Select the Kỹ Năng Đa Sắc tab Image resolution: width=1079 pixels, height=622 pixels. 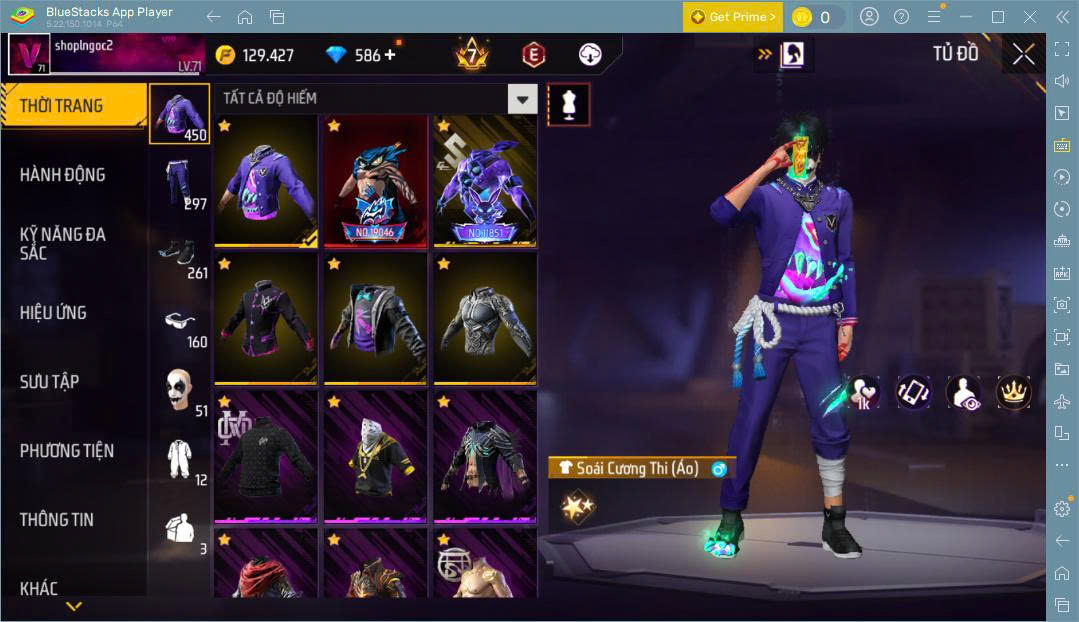pos(62,243)
